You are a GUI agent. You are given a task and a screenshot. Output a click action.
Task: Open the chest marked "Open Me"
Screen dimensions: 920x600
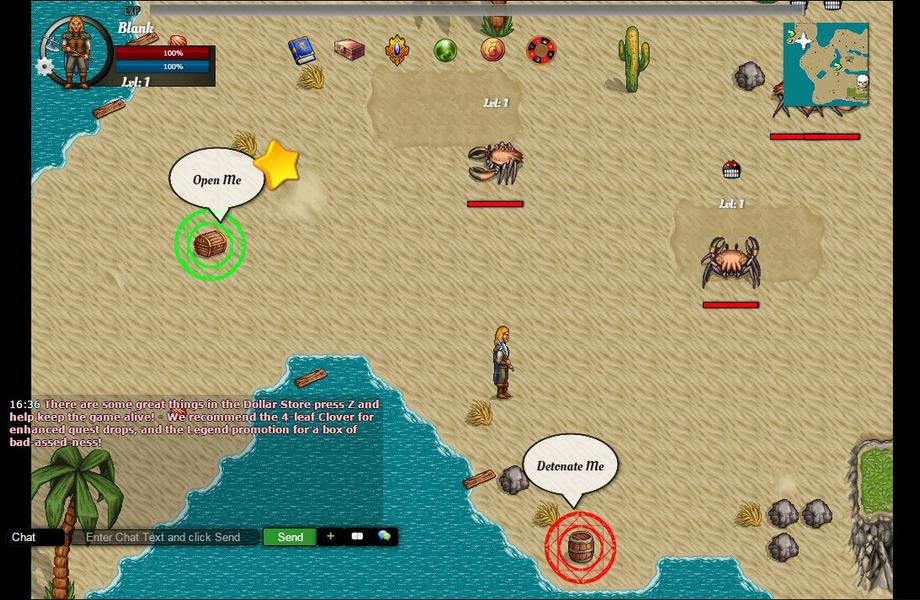[x=210, y=244]
